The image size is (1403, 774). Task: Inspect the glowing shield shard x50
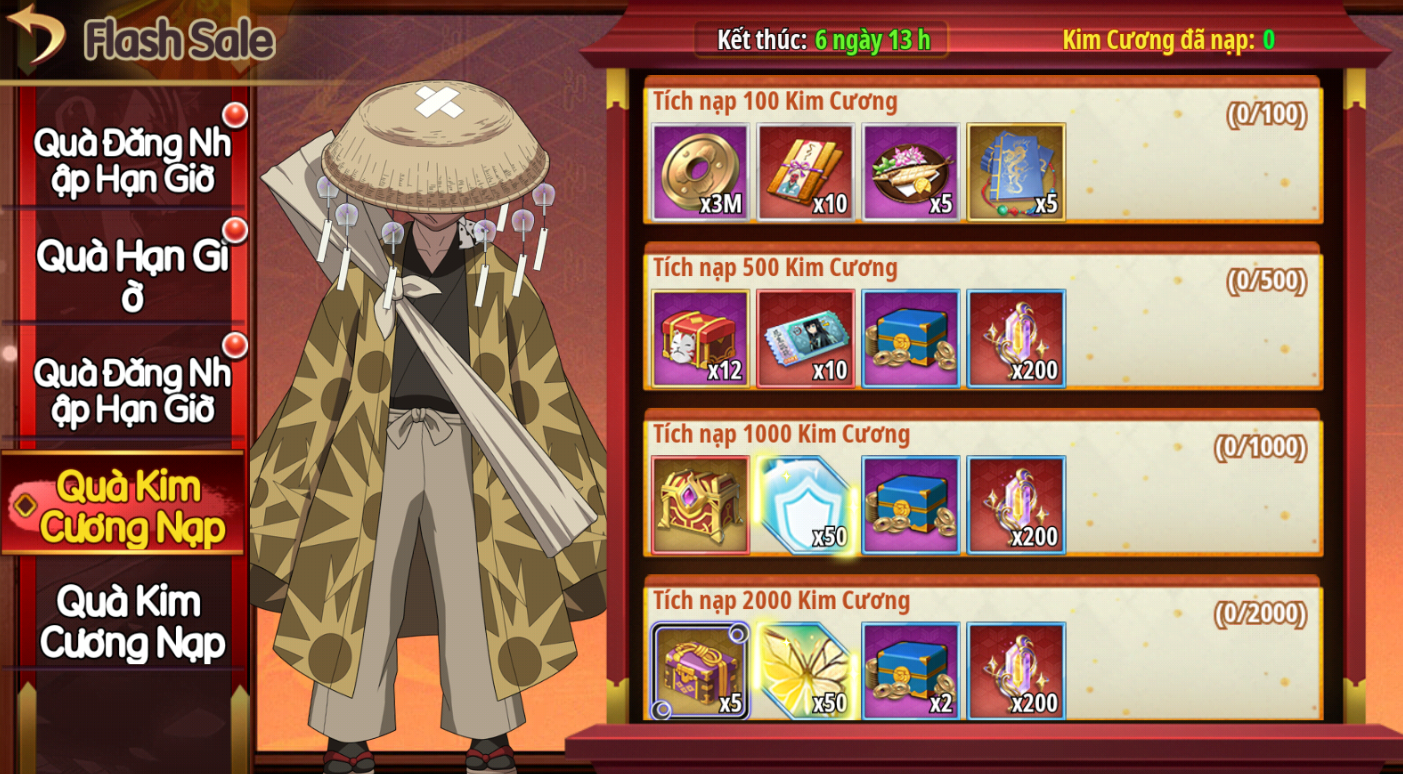[x=805, y=505]
